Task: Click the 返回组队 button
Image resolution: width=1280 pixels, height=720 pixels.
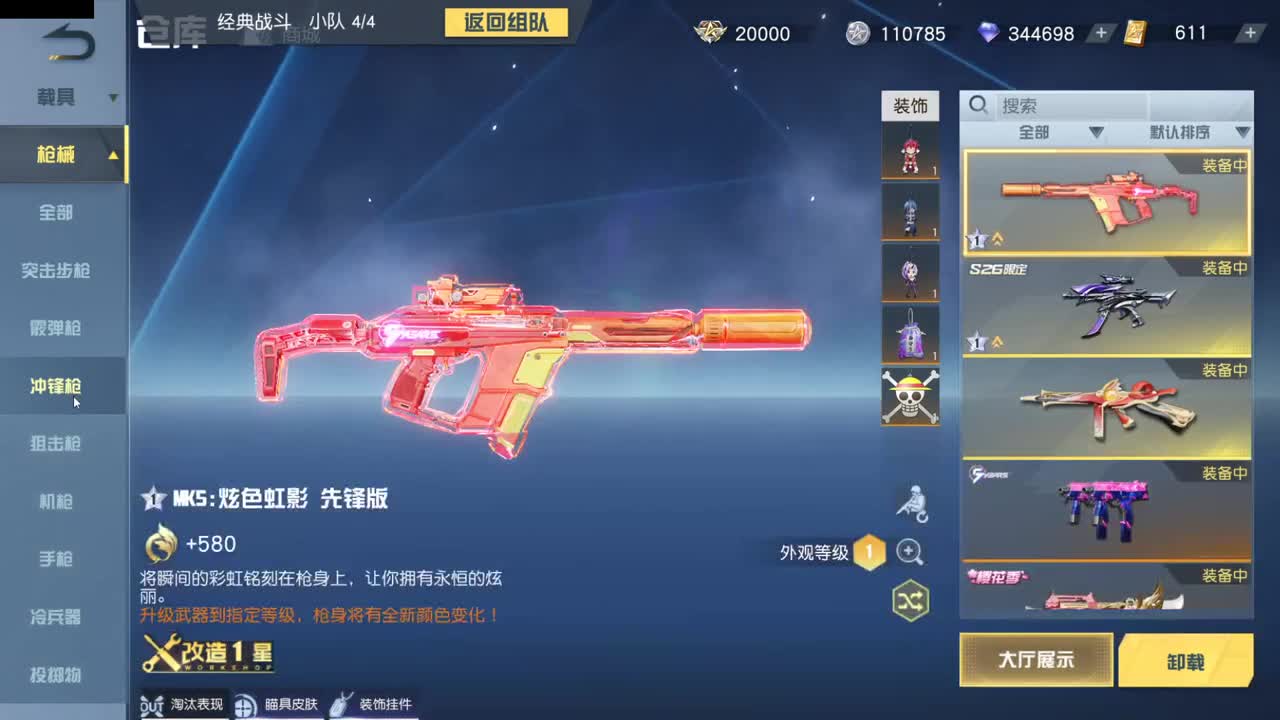Action: [x=506, y=23]
